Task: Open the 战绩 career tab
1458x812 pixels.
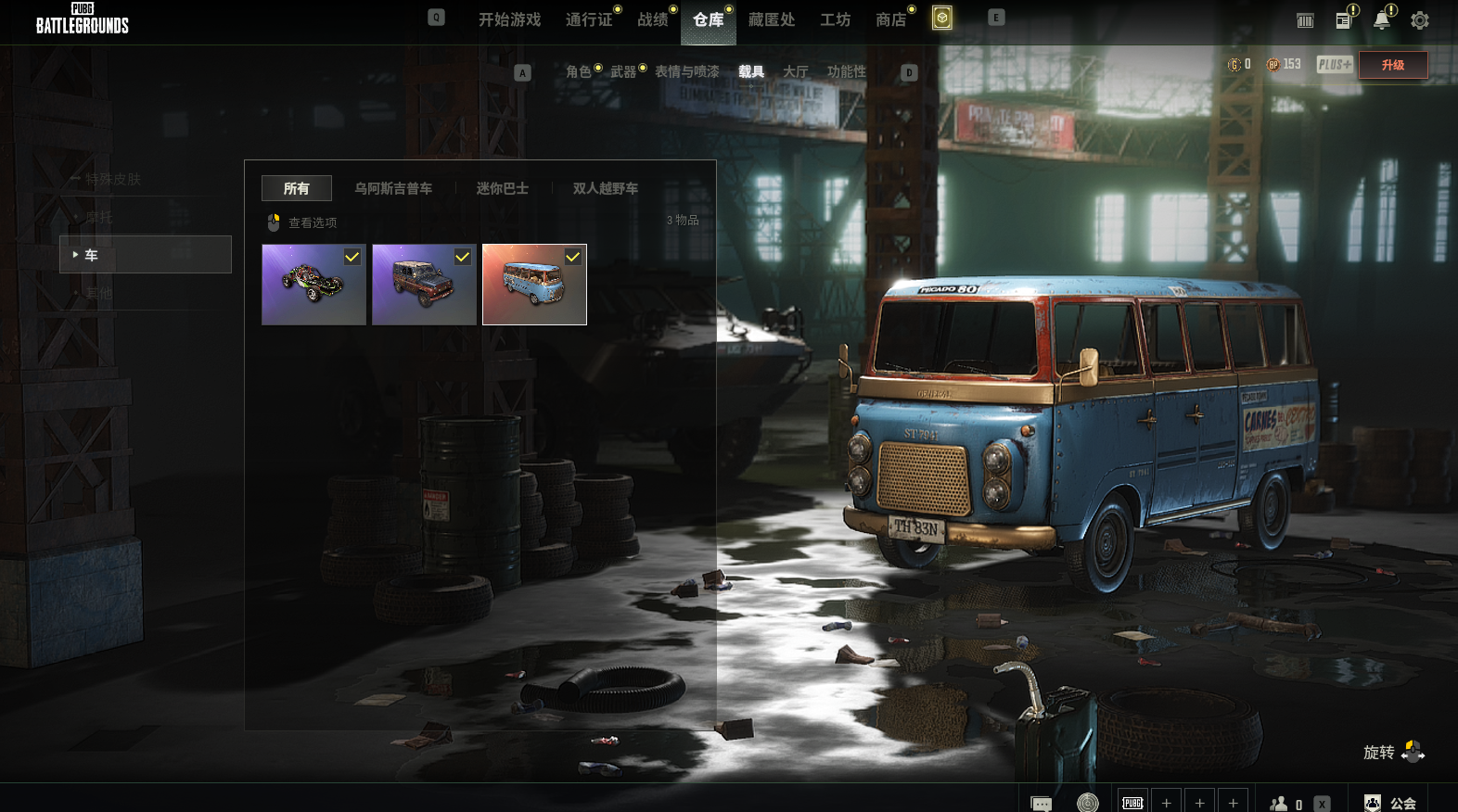Action: (653, 19)
